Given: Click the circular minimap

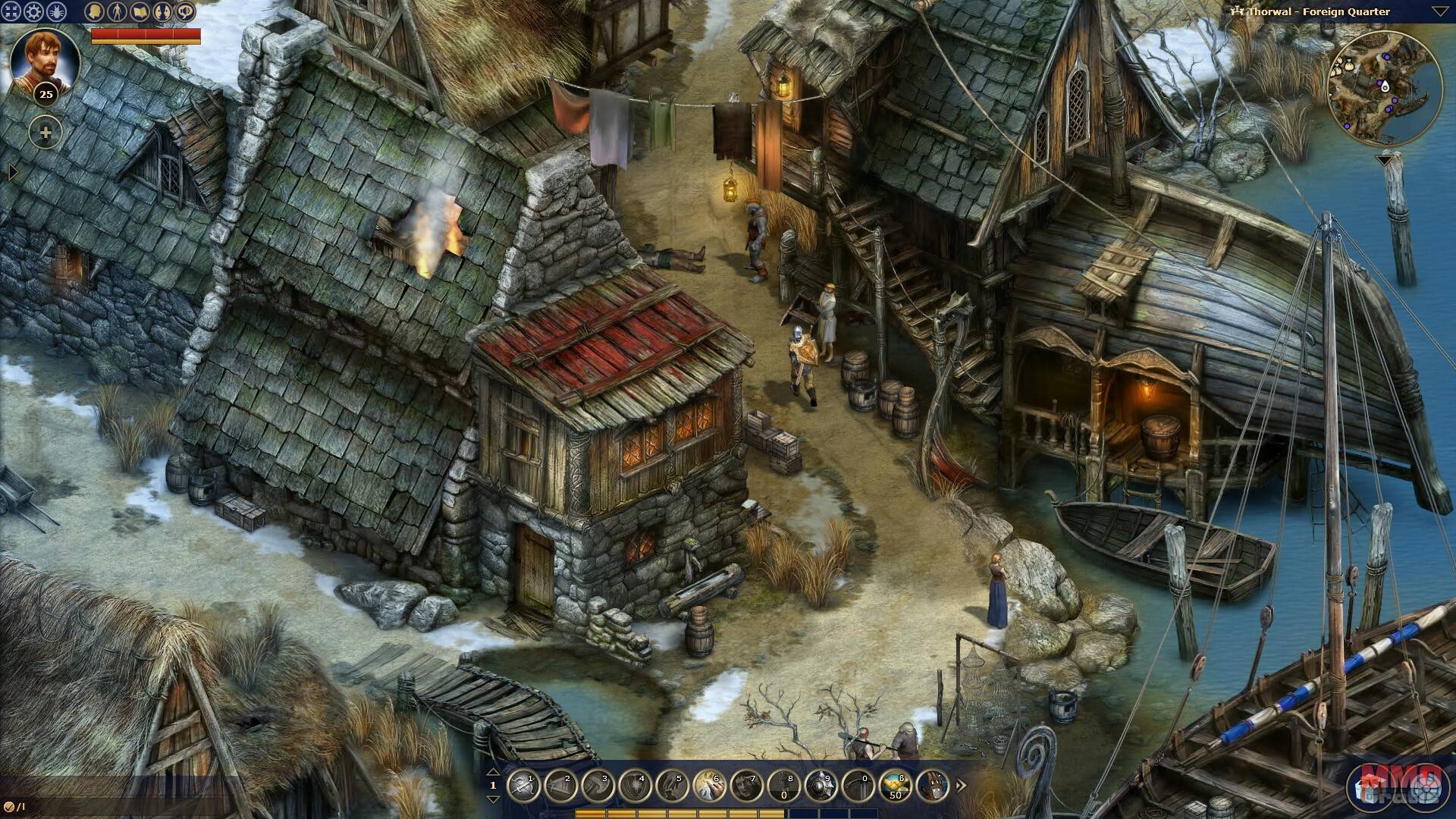Looking at the screenshot, I should (1385, 89).
